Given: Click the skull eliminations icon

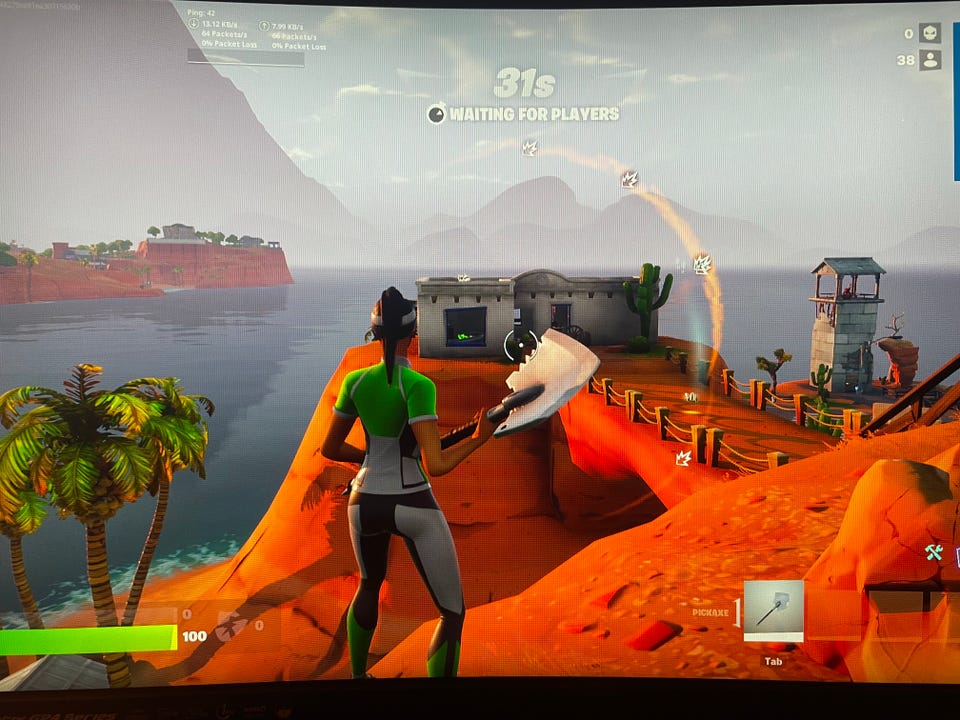Looking at the screenshot, I should (x=930, y=33).
